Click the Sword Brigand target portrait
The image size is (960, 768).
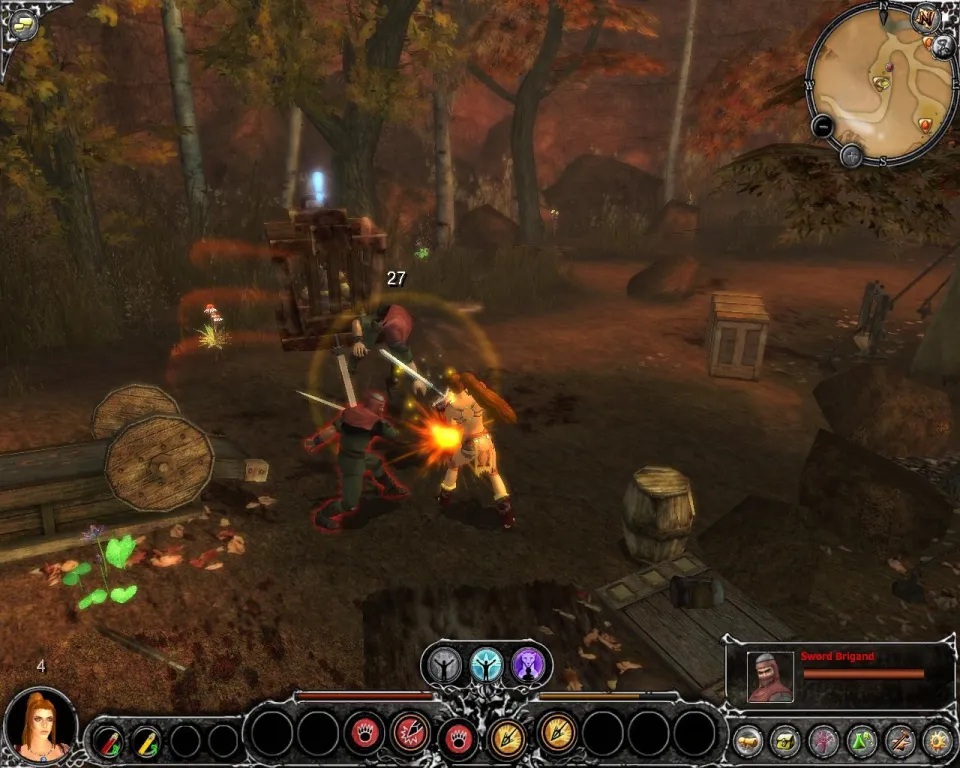tap(771, 677)
